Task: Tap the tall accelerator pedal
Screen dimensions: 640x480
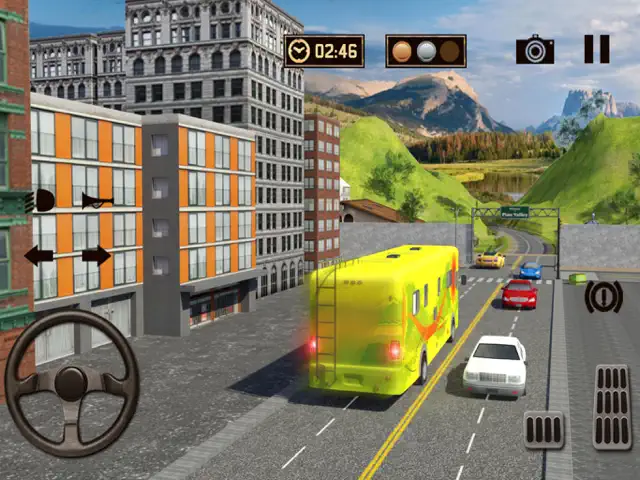Action: [x=611, y=406]
